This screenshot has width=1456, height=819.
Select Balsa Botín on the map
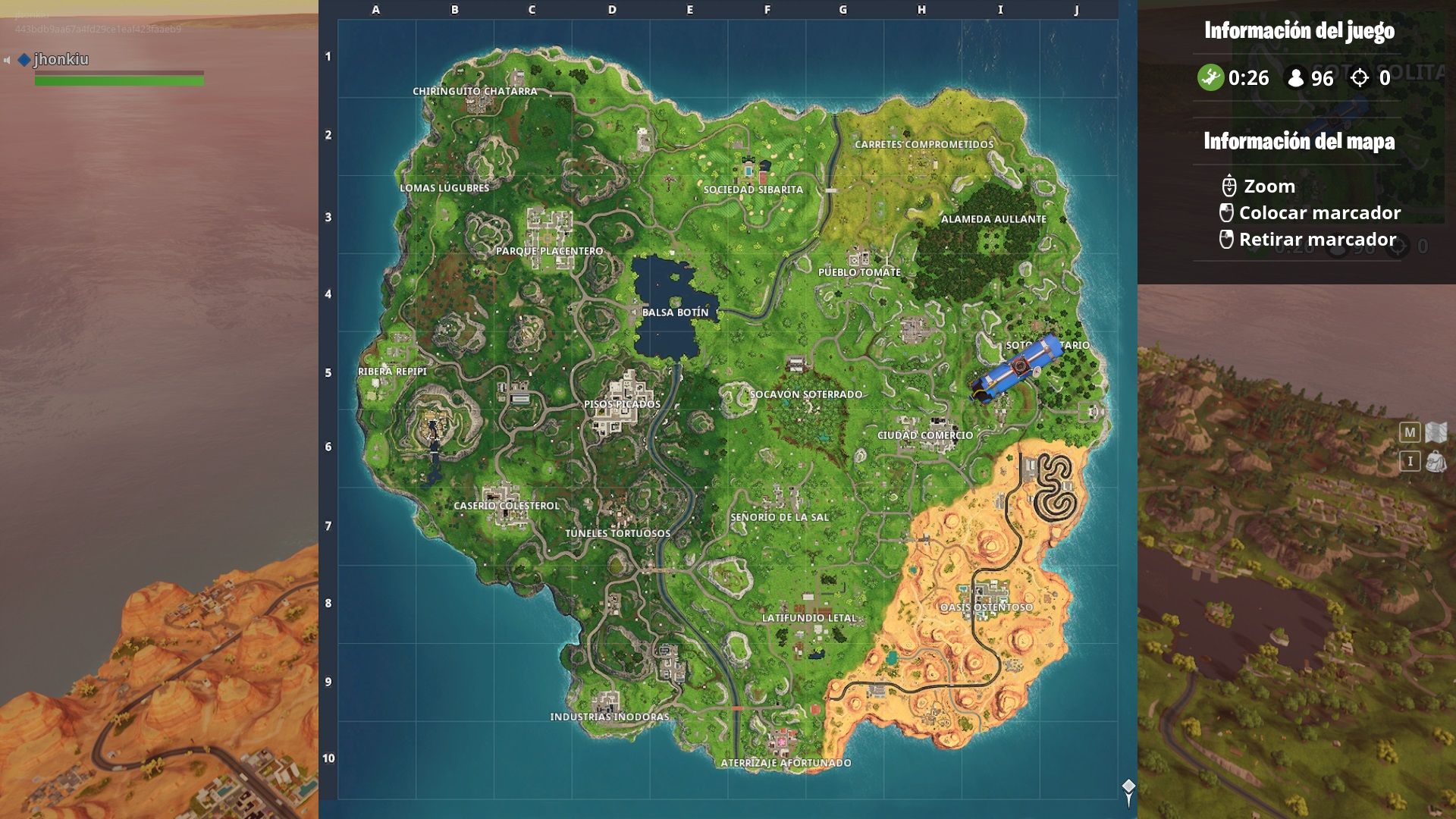(677, 311)
